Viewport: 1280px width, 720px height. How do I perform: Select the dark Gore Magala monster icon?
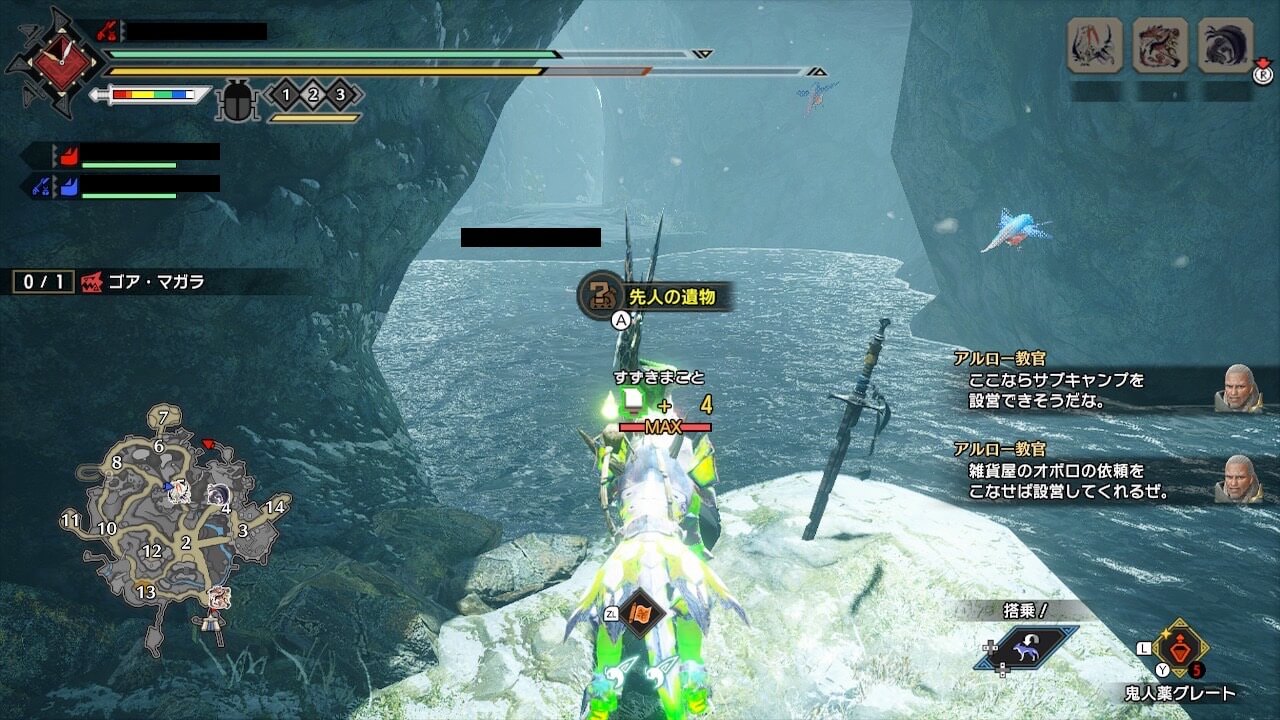click(1225, 45)
